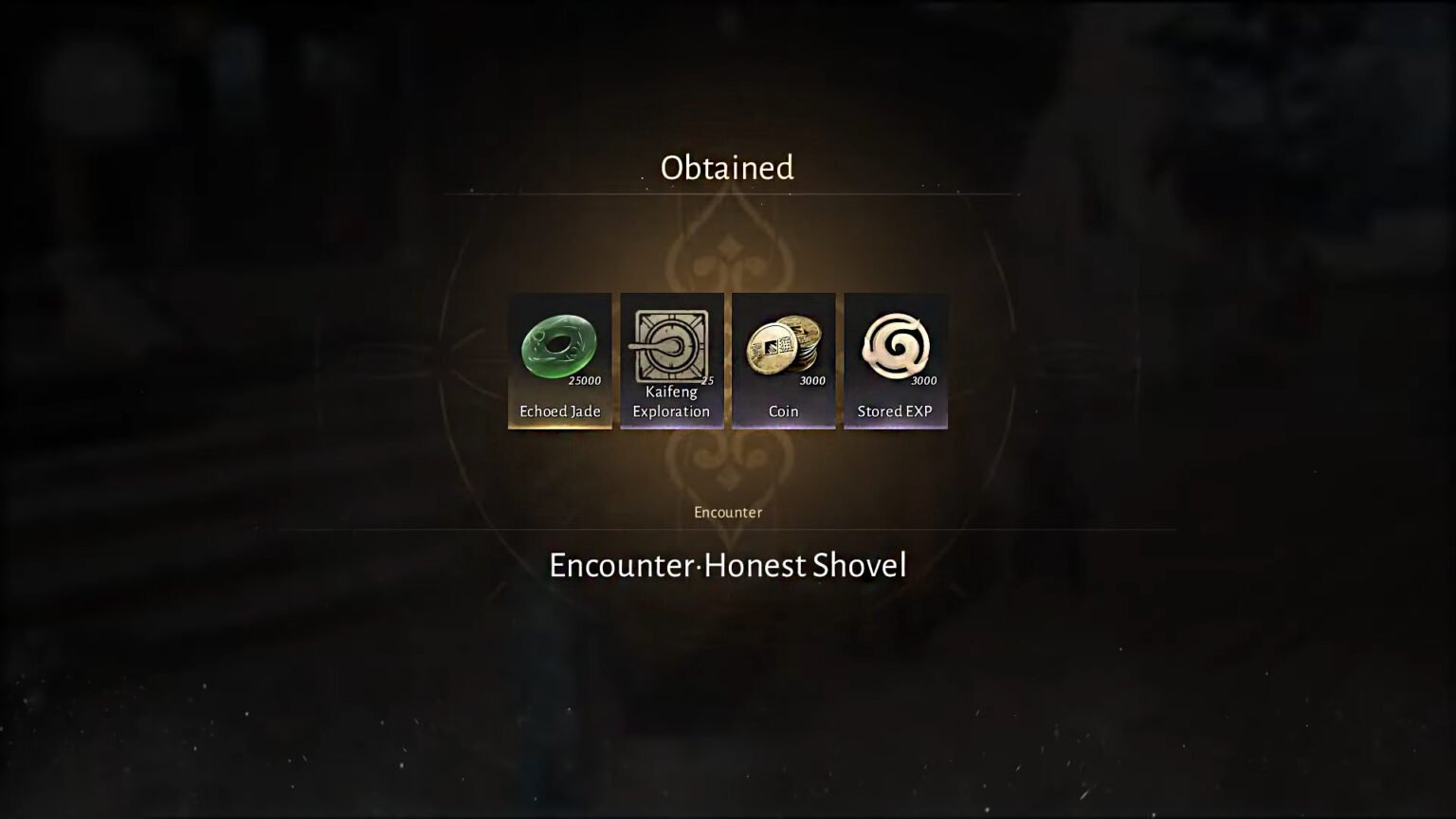Select the Encounter label above the title

click(726, 512)
